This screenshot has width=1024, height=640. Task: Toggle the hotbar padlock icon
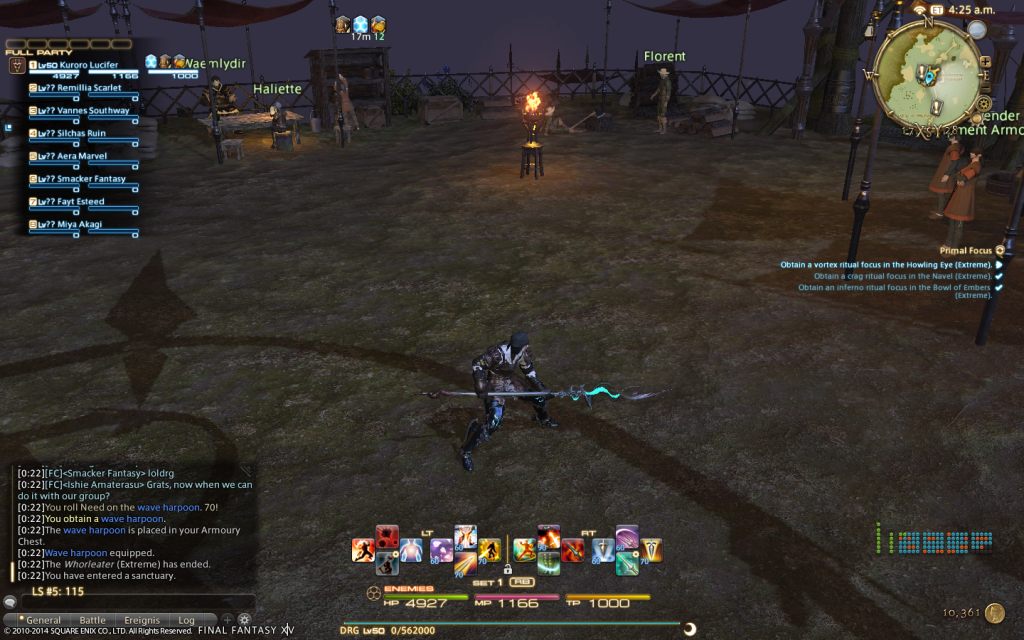(507, 570)
